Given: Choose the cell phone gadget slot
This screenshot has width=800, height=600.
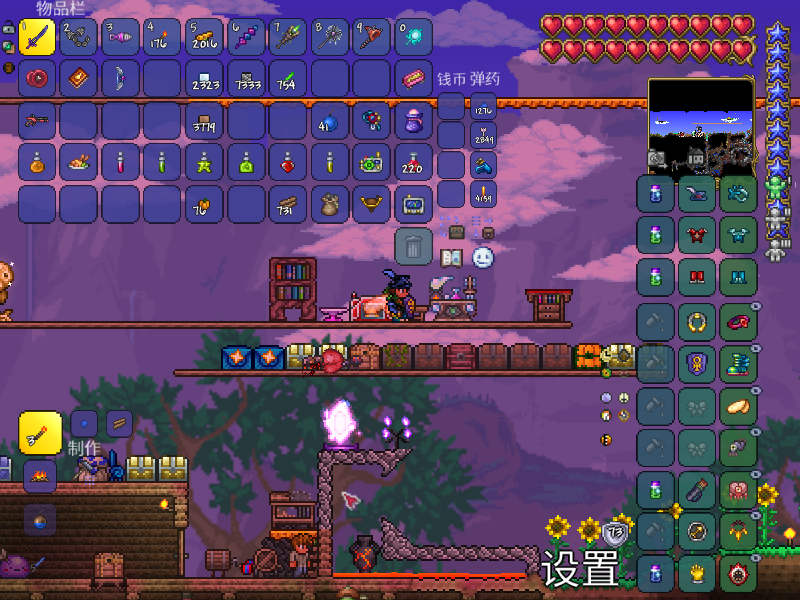Looking at the screenshot, I should point(414,204).
